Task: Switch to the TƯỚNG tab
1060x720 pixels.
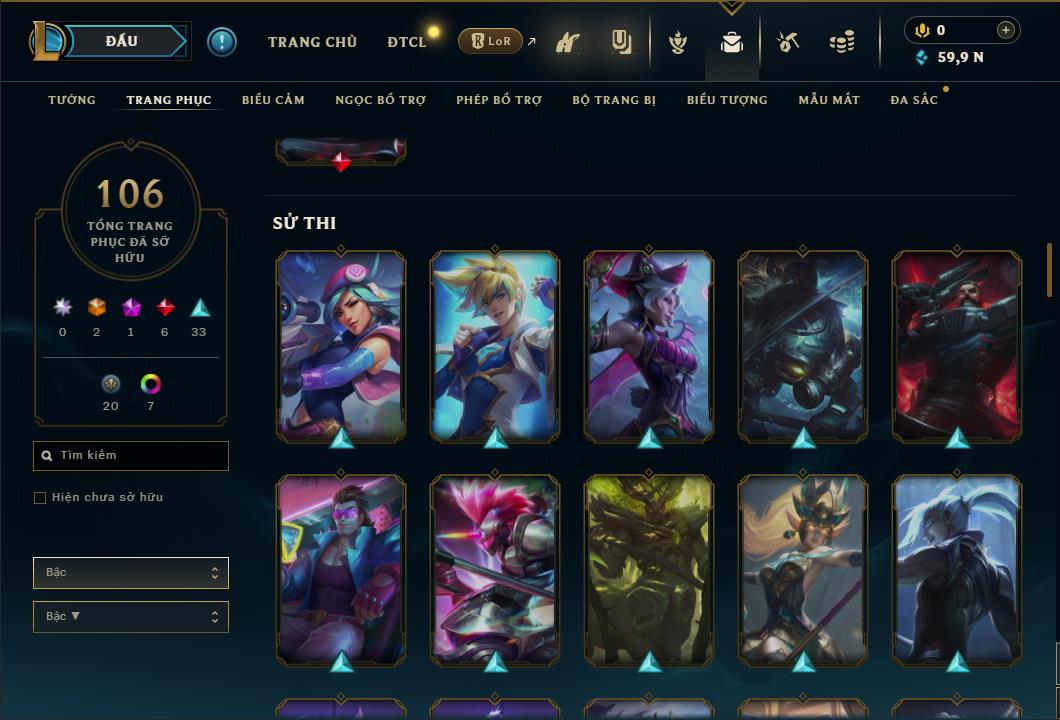Action: (x=72, y=100)
